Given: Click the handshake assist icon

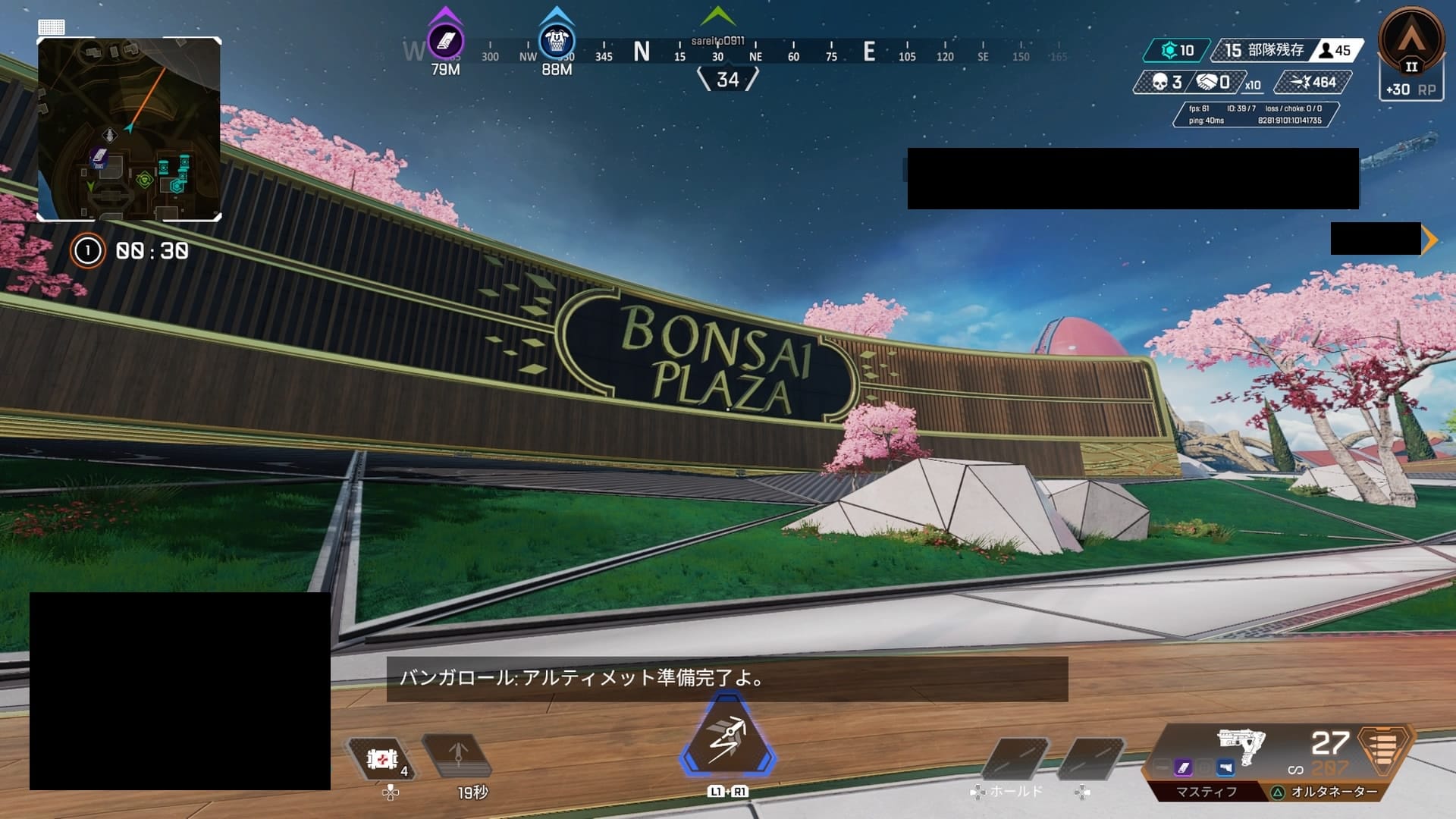Looking at the screenshot, I should pyautogui.click(x=1207, y=82).
